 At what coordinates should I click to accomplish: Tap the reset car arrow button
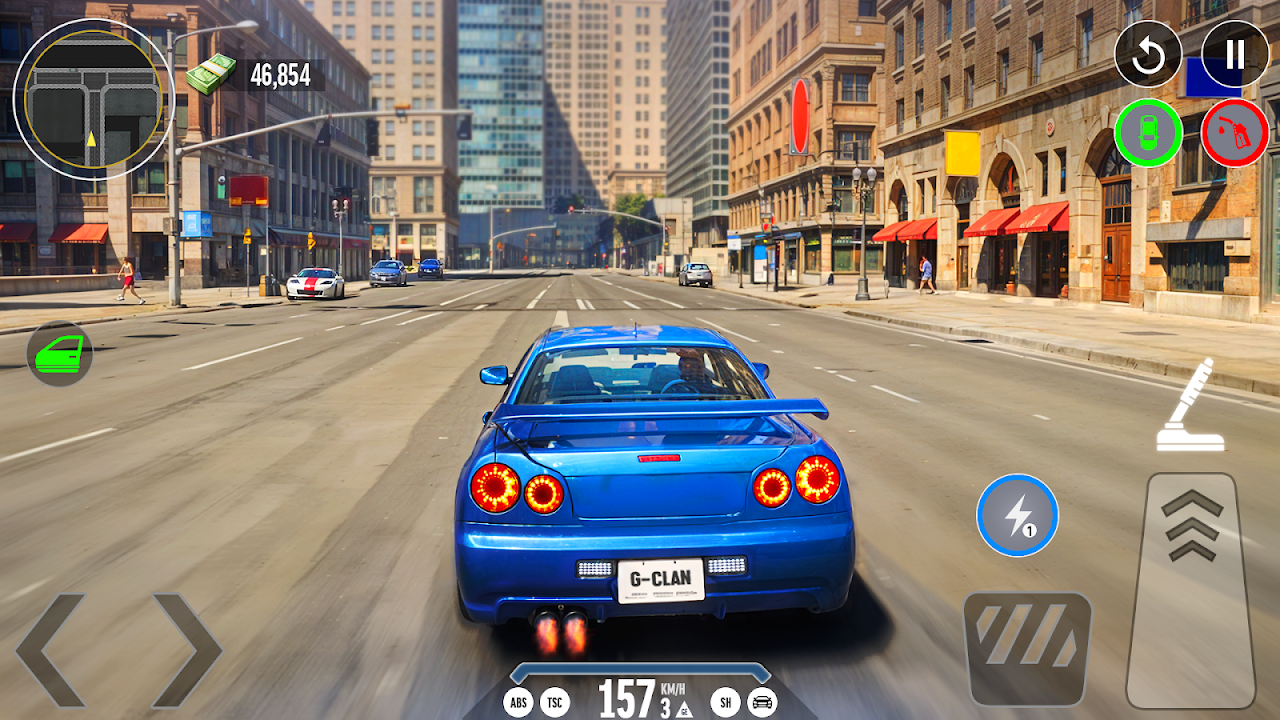tap(1148, 54)
